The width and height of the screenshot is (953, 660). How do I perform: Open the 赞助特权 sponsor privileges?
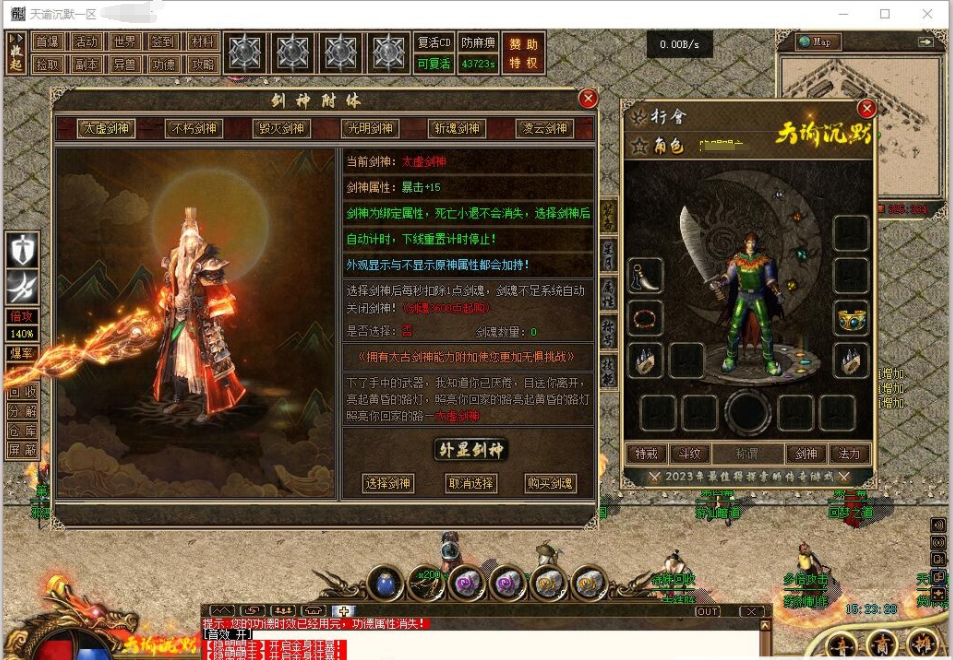click(x=523, y=53)
